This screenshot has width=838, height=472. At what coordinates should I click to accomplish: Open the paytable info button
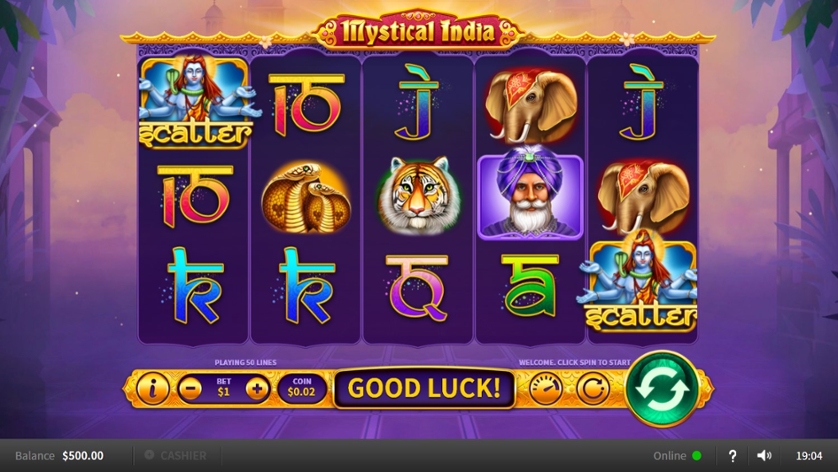pyautogui.click(x=153, y=388)
